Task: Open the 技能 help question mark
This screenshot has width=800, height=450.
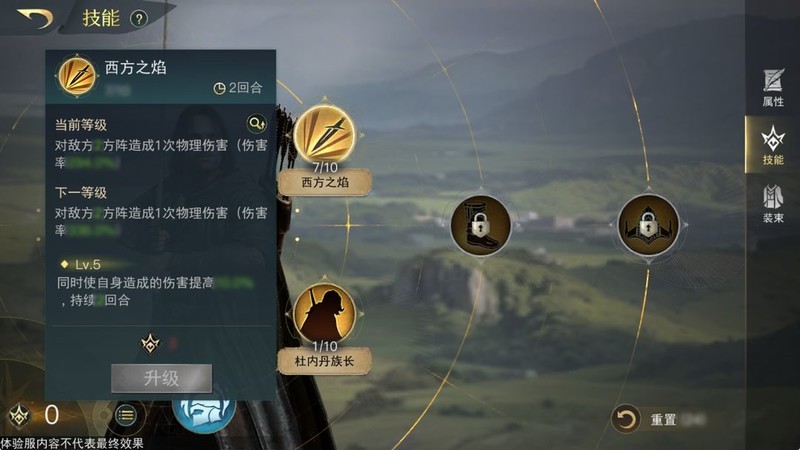Action: tap(139, 18)
